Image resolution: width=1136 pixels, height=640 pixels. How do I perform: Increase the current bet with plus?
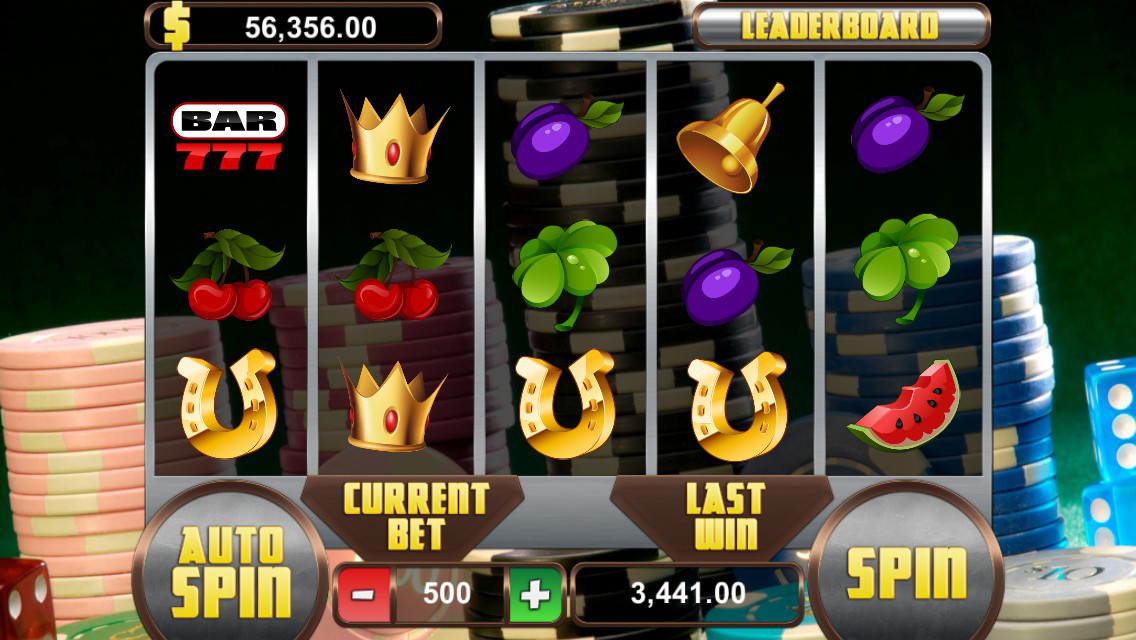[535, 594]
